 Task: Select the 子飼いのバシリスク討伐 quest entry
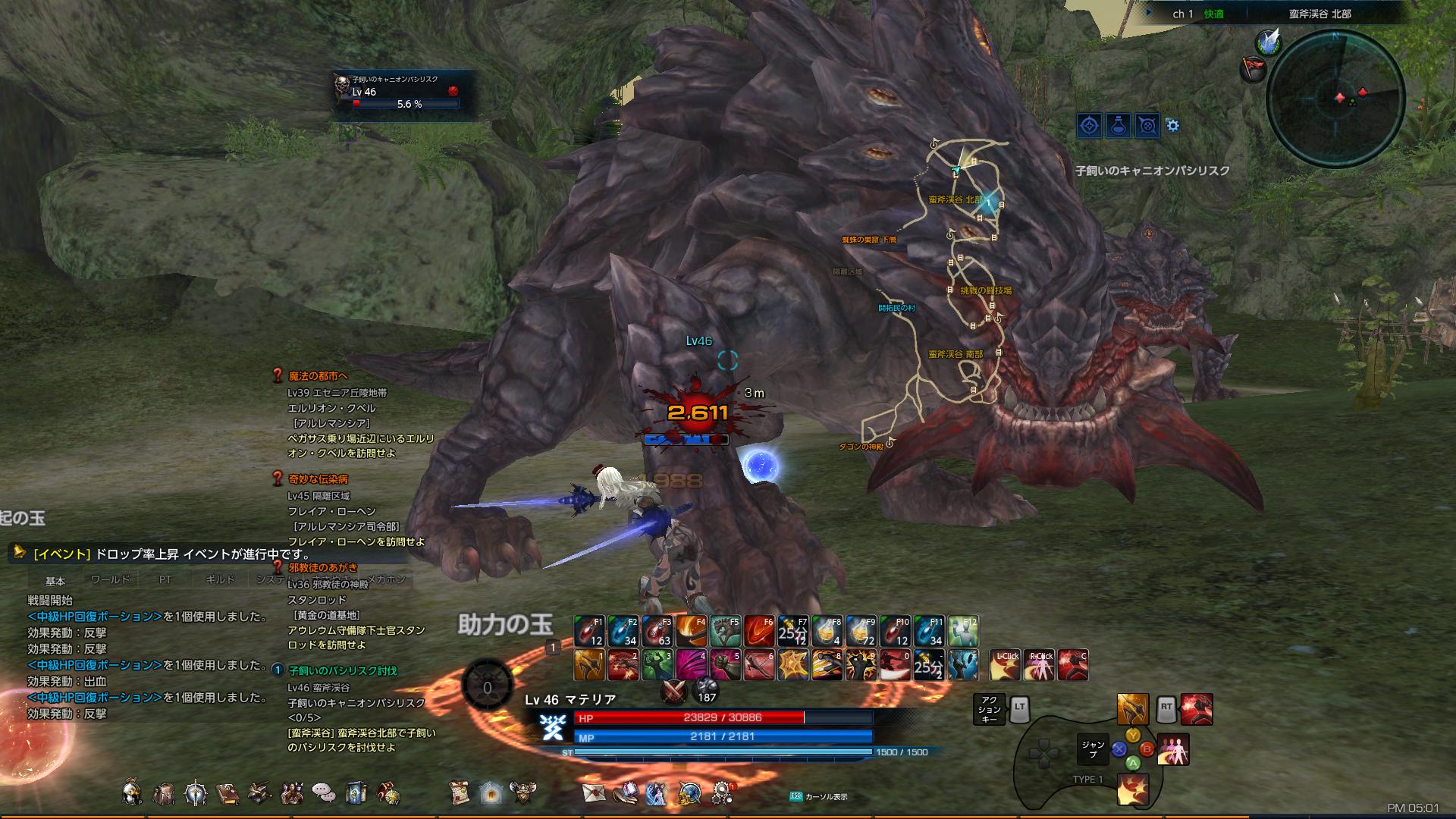(x=343, y=671)
